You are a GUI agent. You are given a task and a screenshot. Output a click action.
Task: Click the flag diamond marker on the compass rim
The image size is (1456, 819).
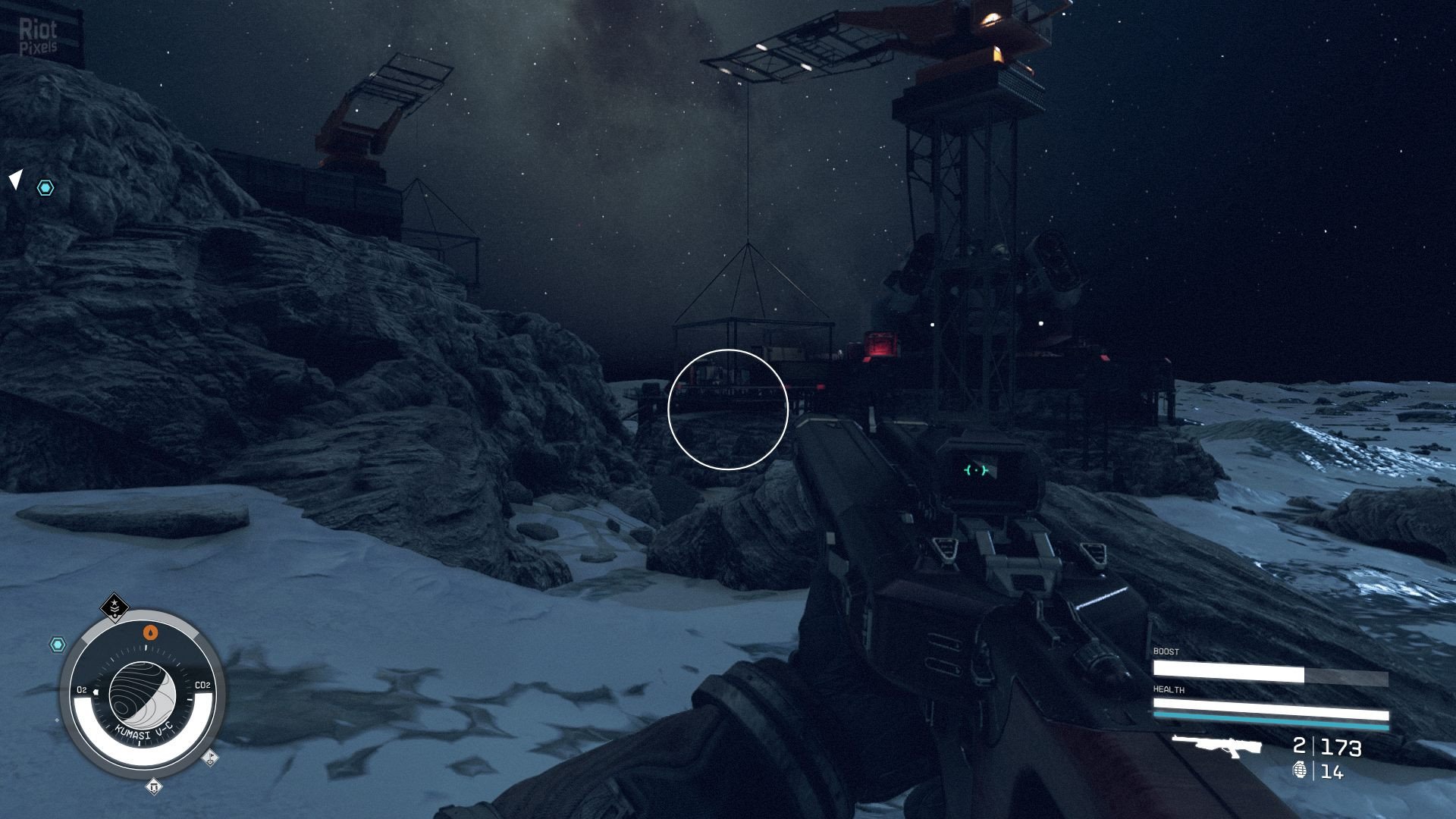point(210,756)
